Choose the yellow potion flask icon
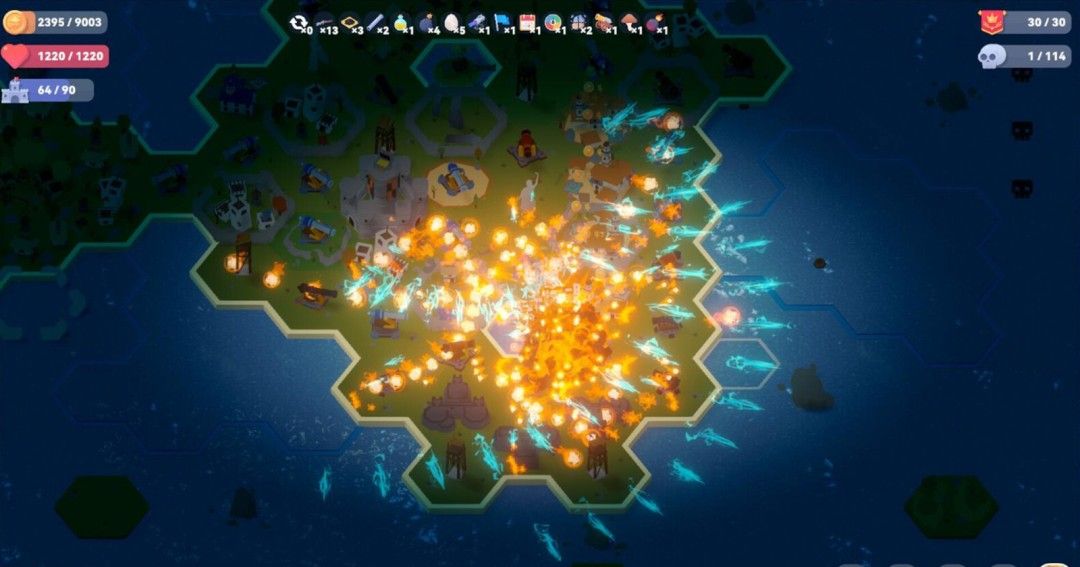 click(401, 22)
